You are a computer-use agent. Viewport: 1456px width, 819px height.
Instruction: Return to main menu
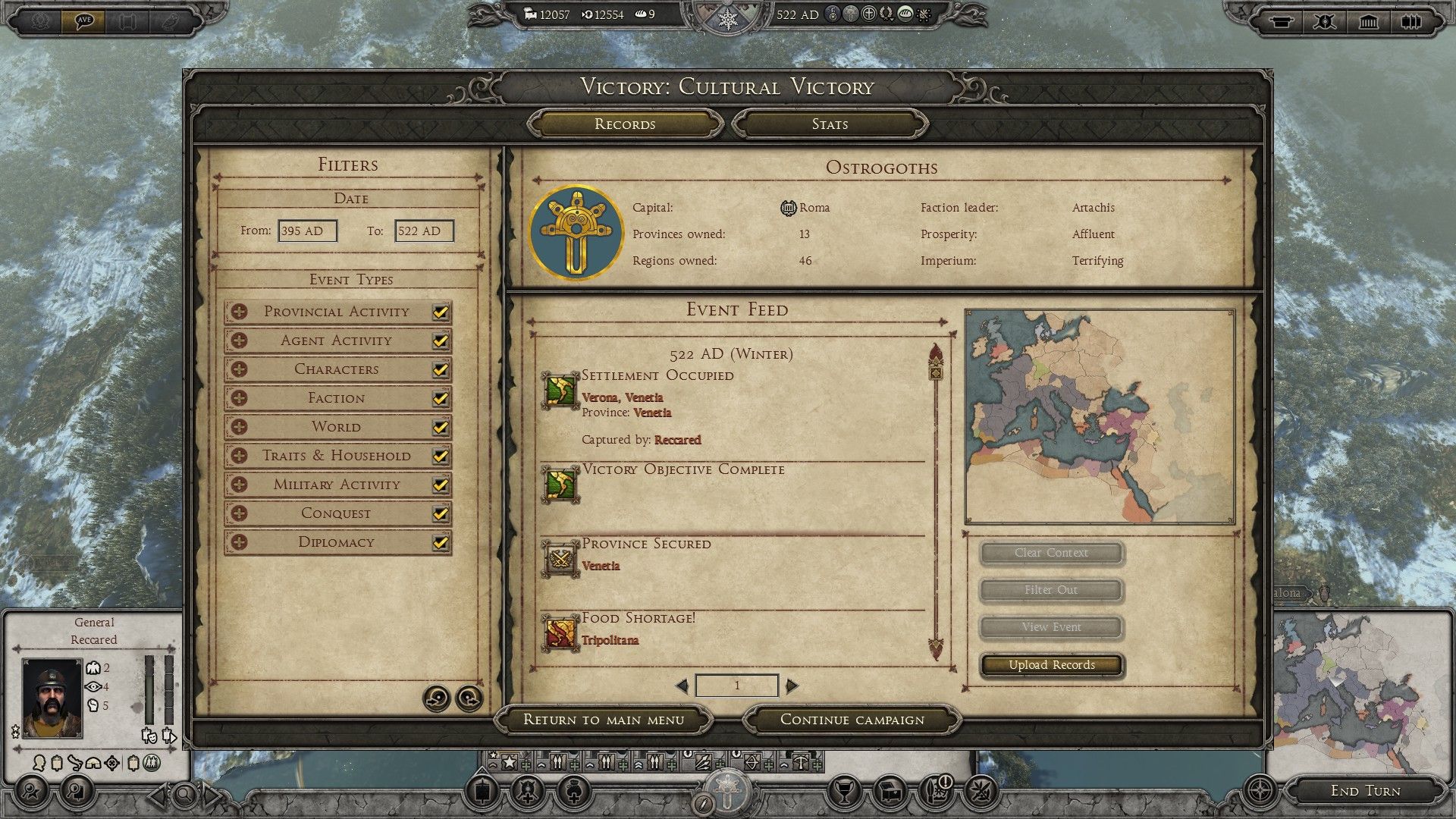[x=604, y=720]
